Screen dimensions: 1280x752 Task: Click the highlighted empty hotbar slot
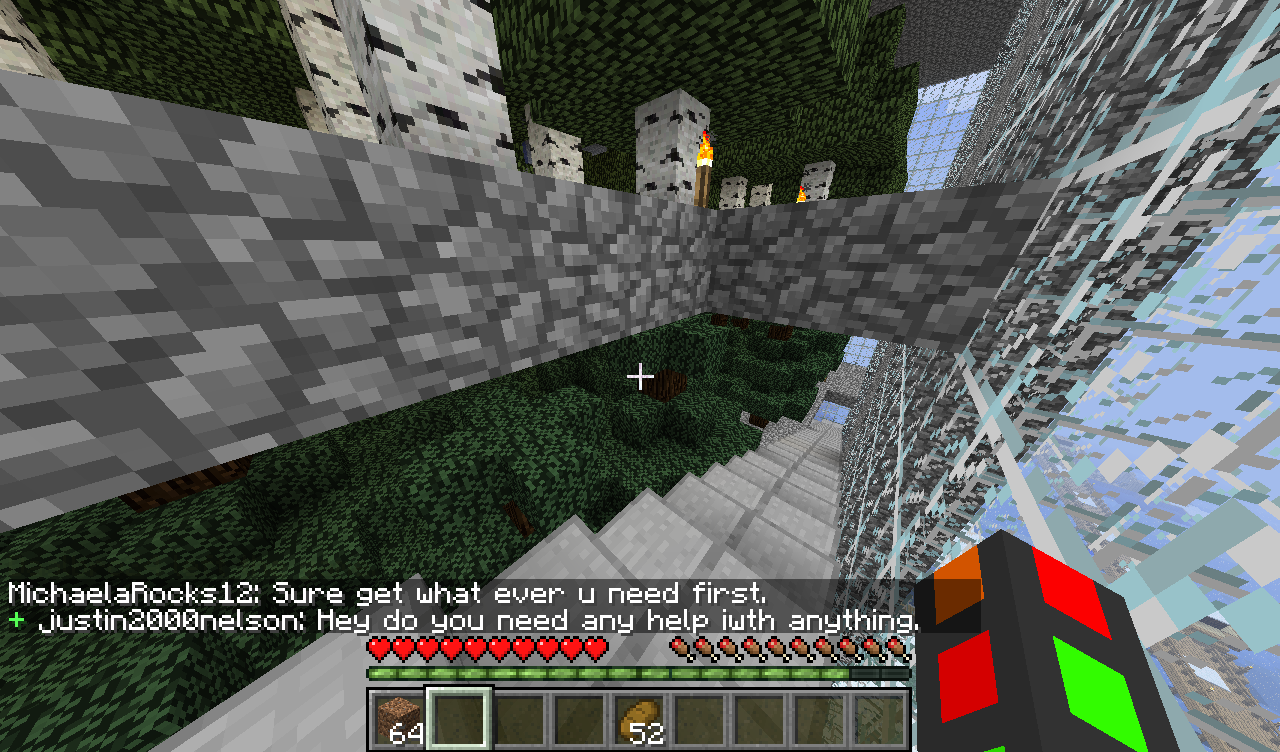click(x=458, y=719)
